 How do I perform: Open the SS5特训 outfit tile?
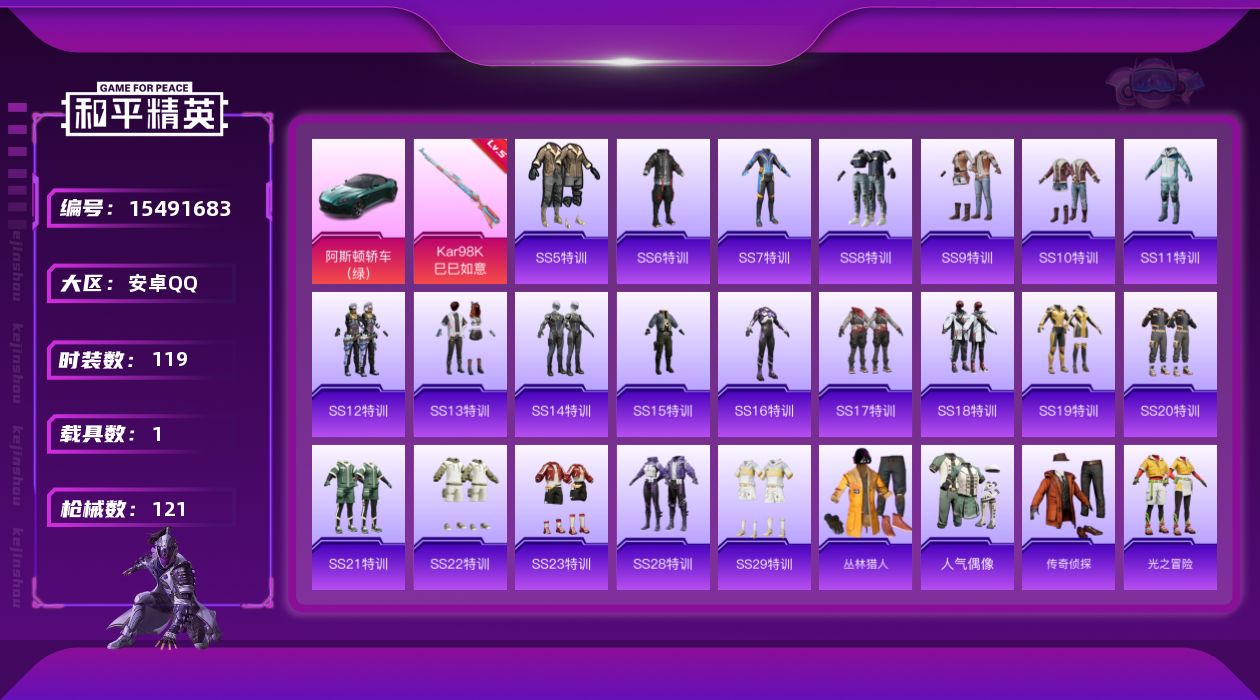(x=561, y=211)
